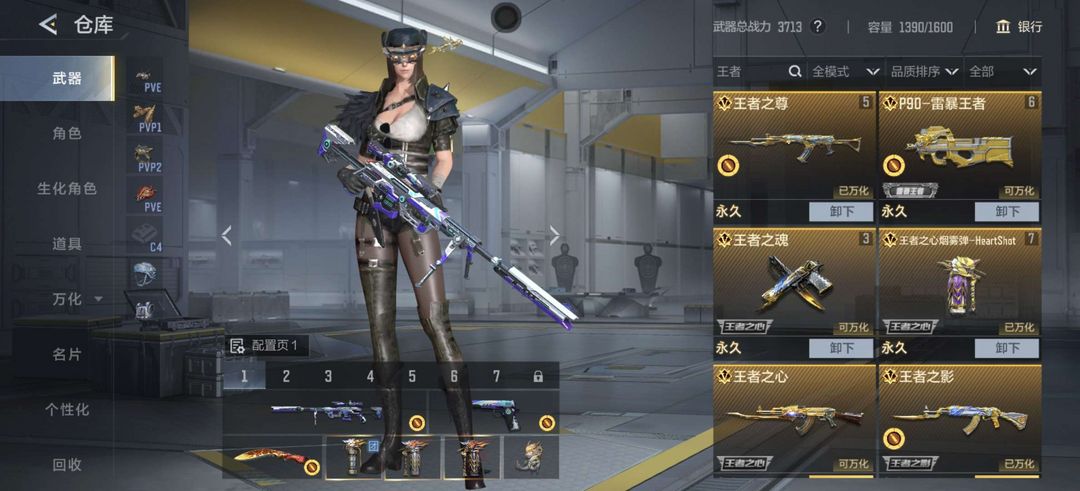Switch to loadout page 5
The height and width of the screenshot is (491, 1080).
pyautogui.click(x=412, y=376)
